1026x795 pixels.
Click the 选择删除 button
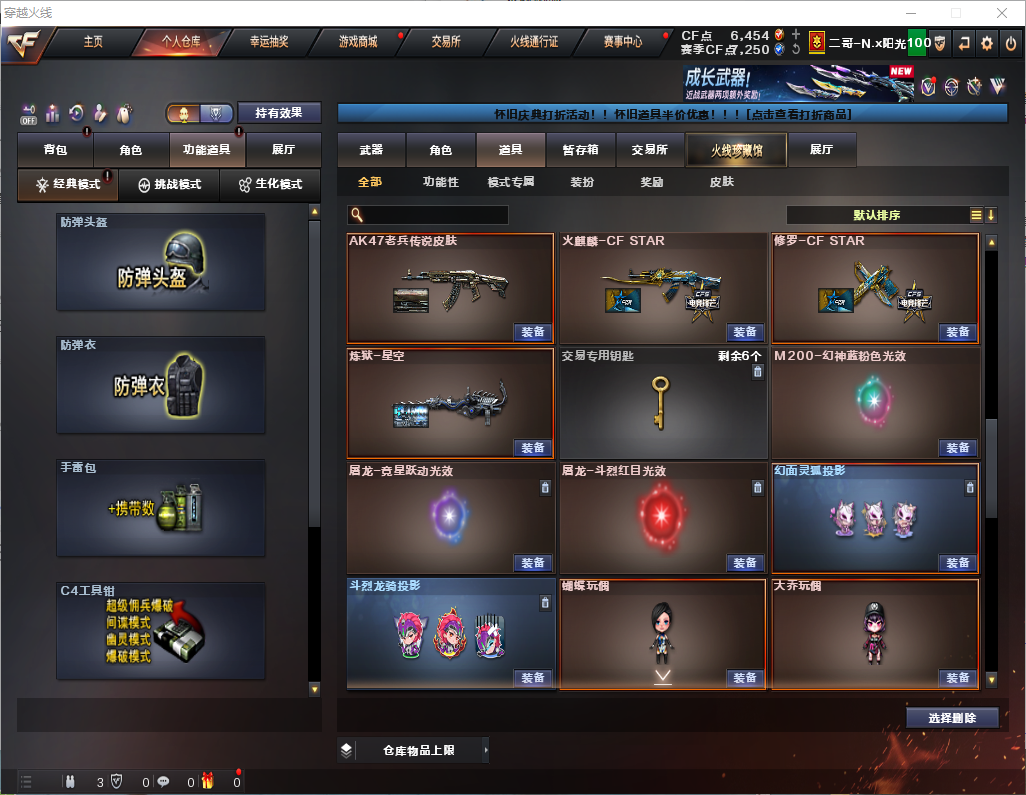[x=952, y=718]
